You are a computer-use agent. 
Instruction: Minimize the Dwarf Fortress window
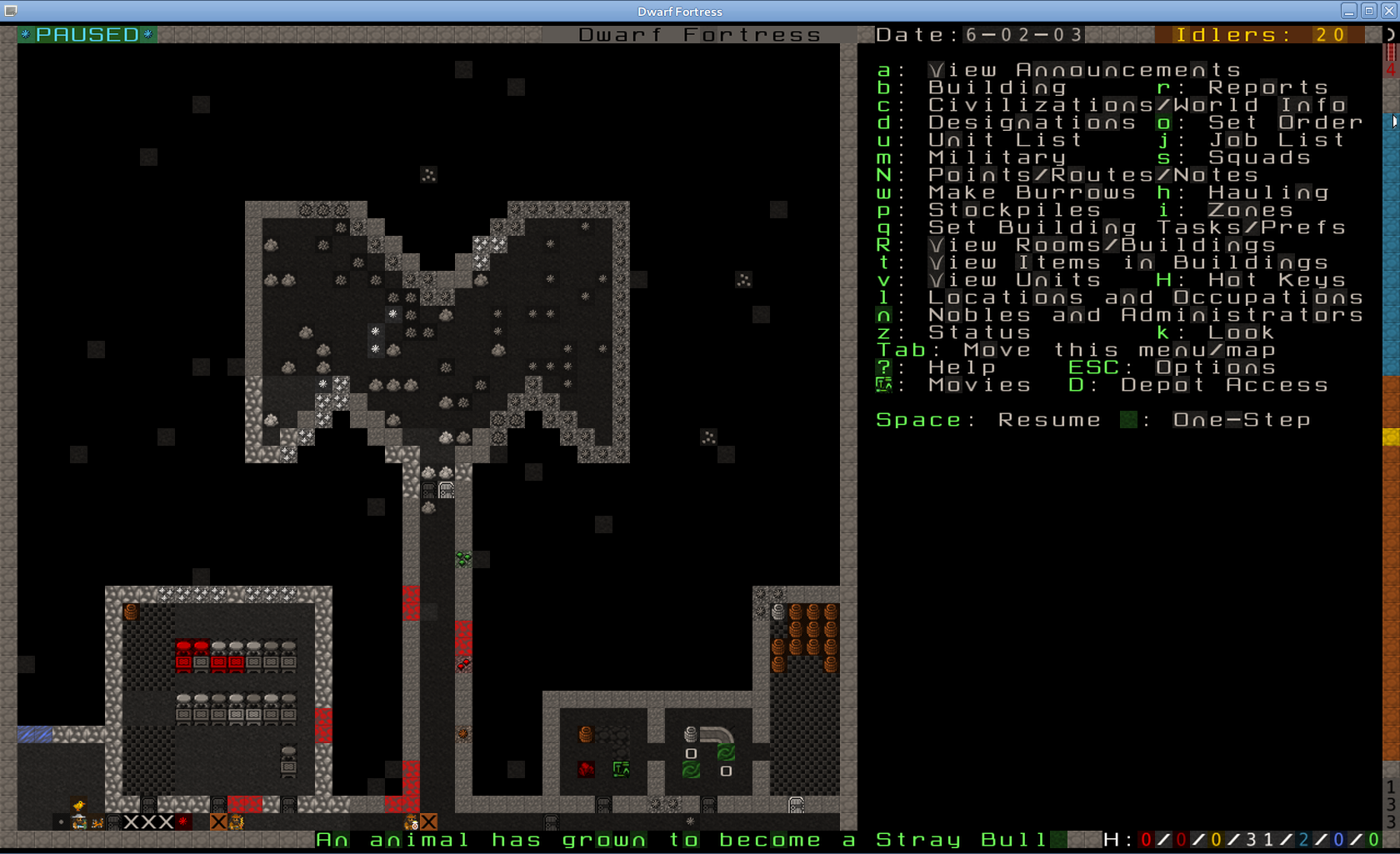tap(1348, 11)
